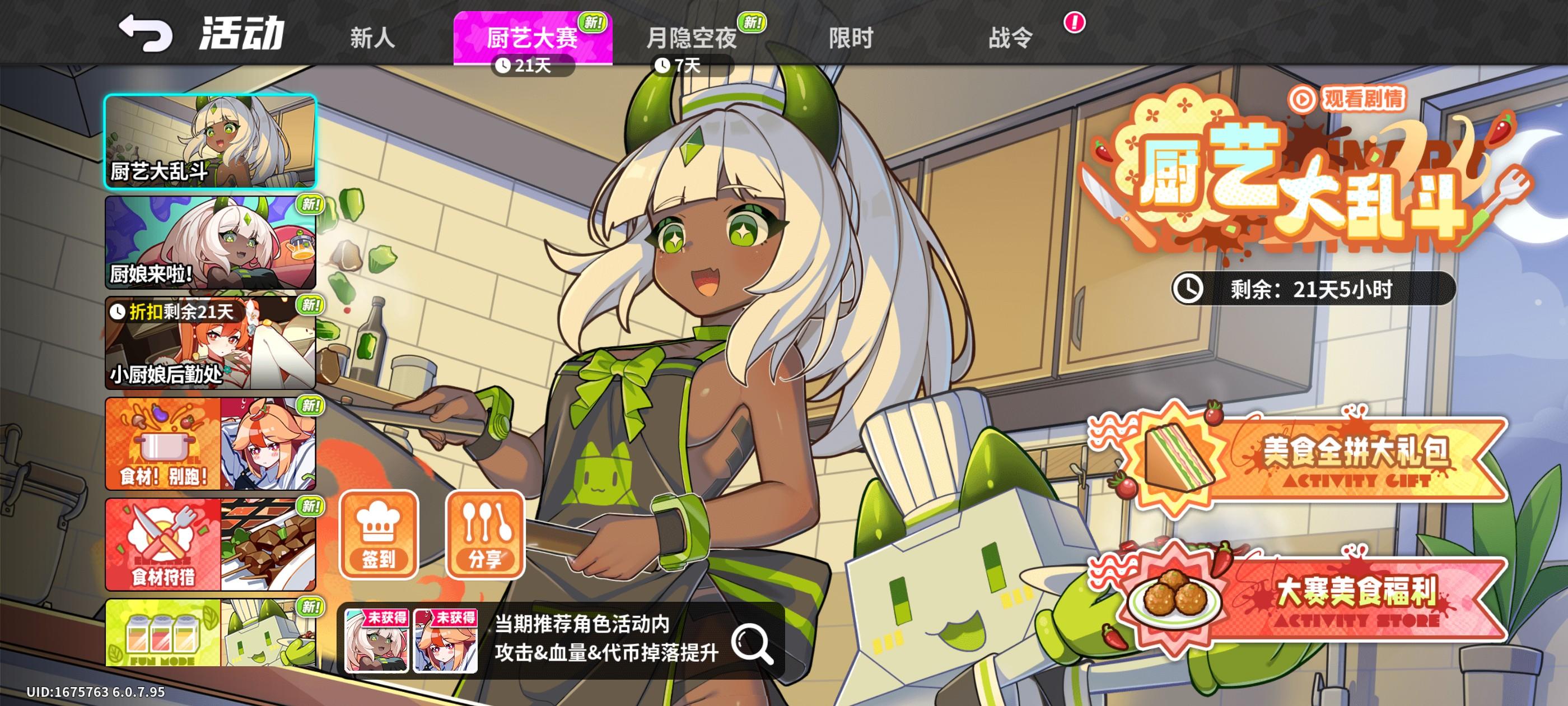Open the 战令 tab
1568x706 pixels.
click(x=1010, y=38)
